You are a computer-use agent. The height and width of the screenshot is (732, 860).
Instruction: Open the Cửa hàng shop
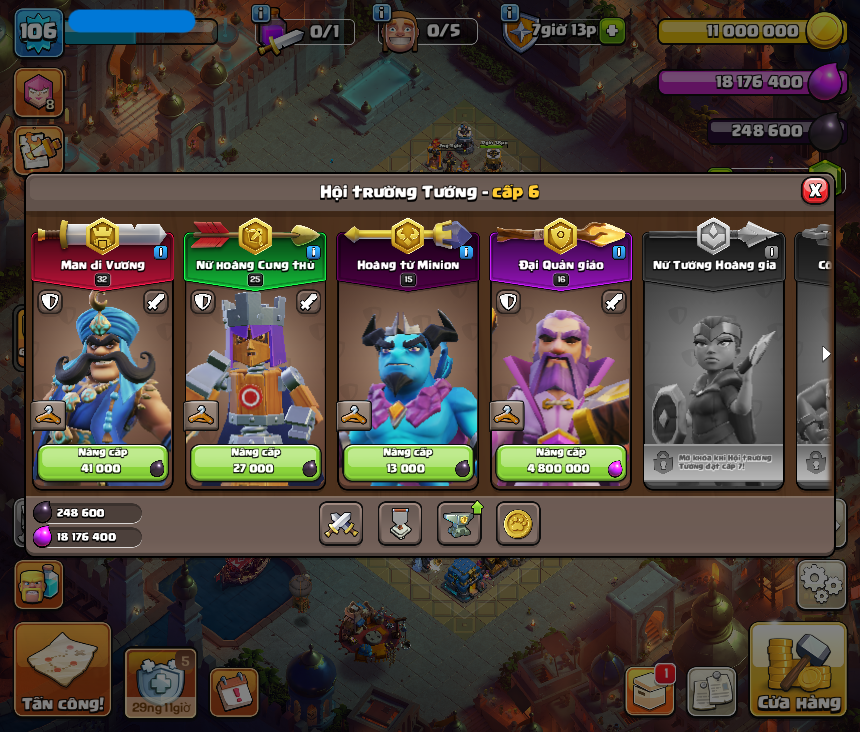click(x=798, y=670)
